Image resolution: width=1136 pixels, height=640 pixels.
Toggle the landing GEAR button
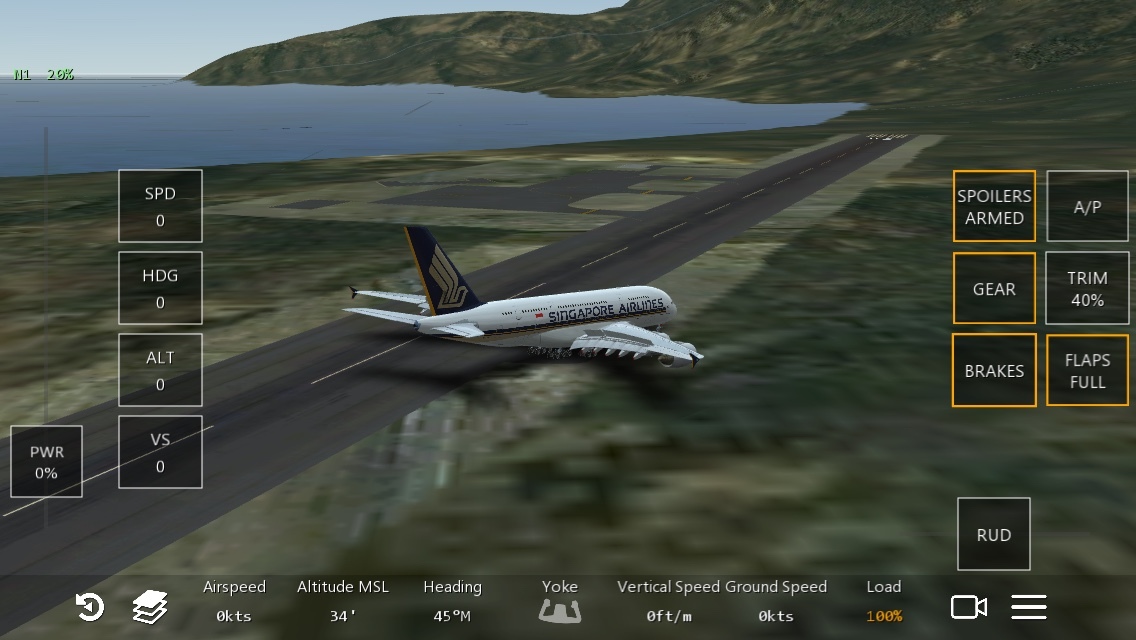[994, 288]
